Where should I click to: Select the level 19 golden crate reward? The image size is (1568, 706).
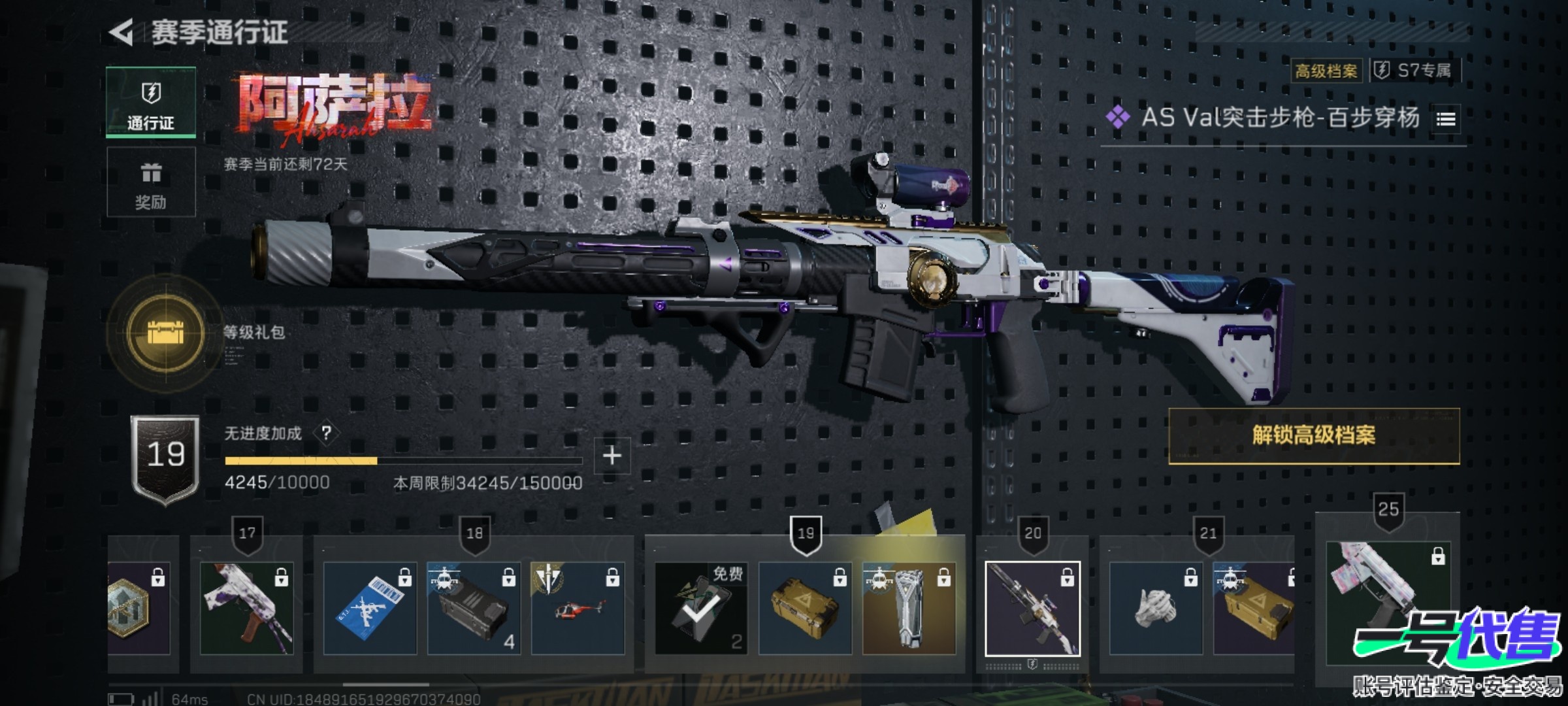[x=805, y=608]
